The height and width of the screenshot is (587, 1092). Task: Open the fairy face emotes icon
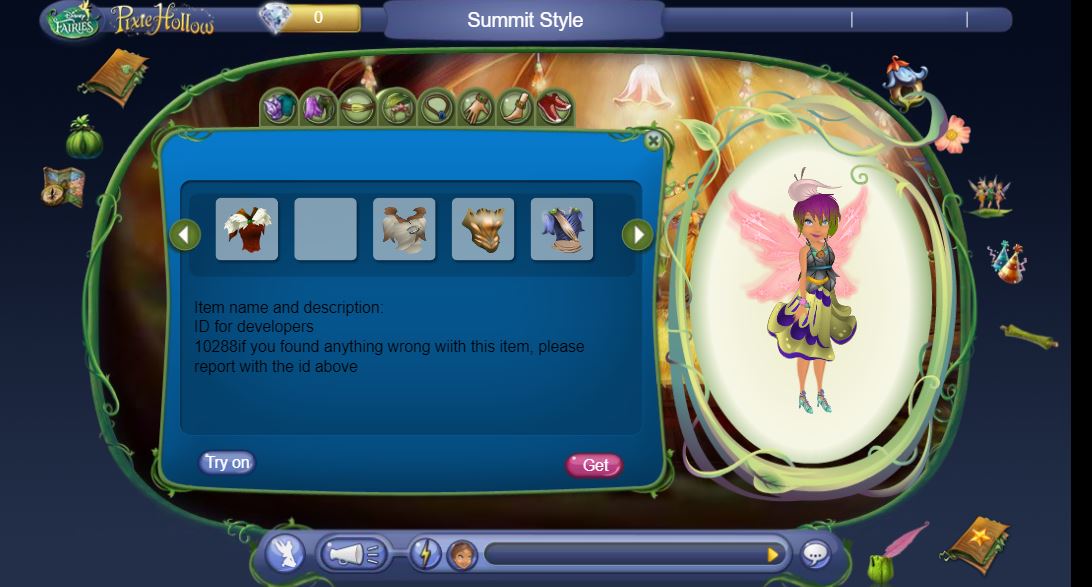click(461, 554)
